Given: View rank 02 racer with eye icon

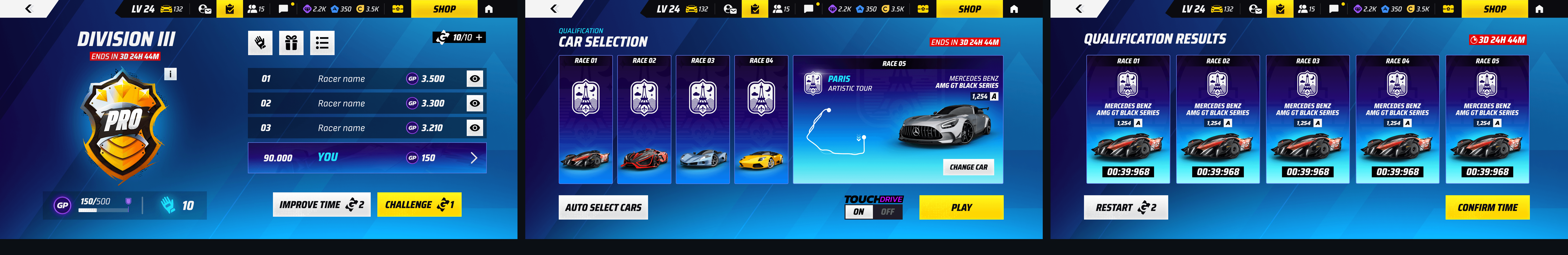Looking at the screenshot, I should pos(475,103).
